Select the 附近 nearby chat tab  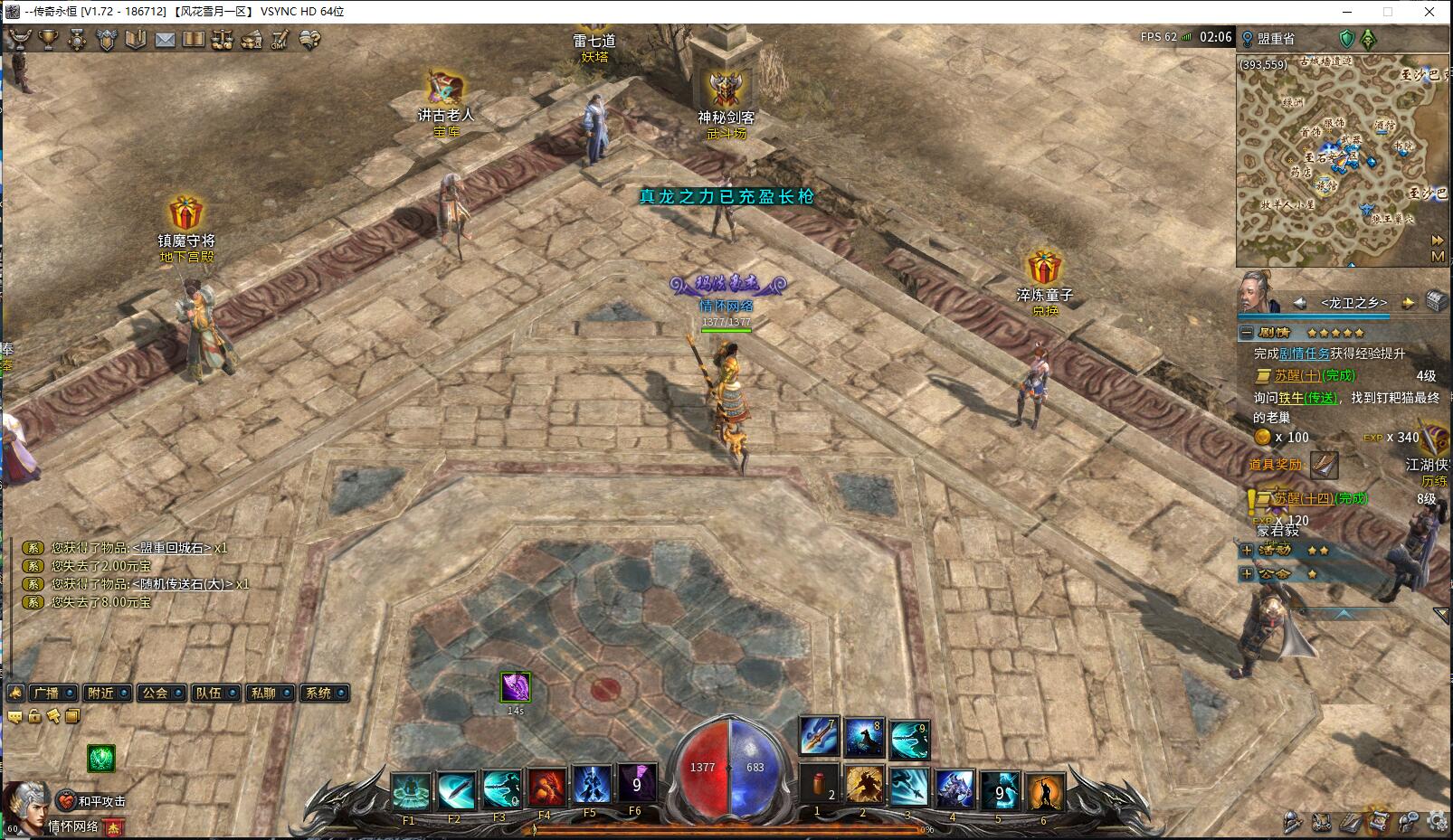[107, 694]
